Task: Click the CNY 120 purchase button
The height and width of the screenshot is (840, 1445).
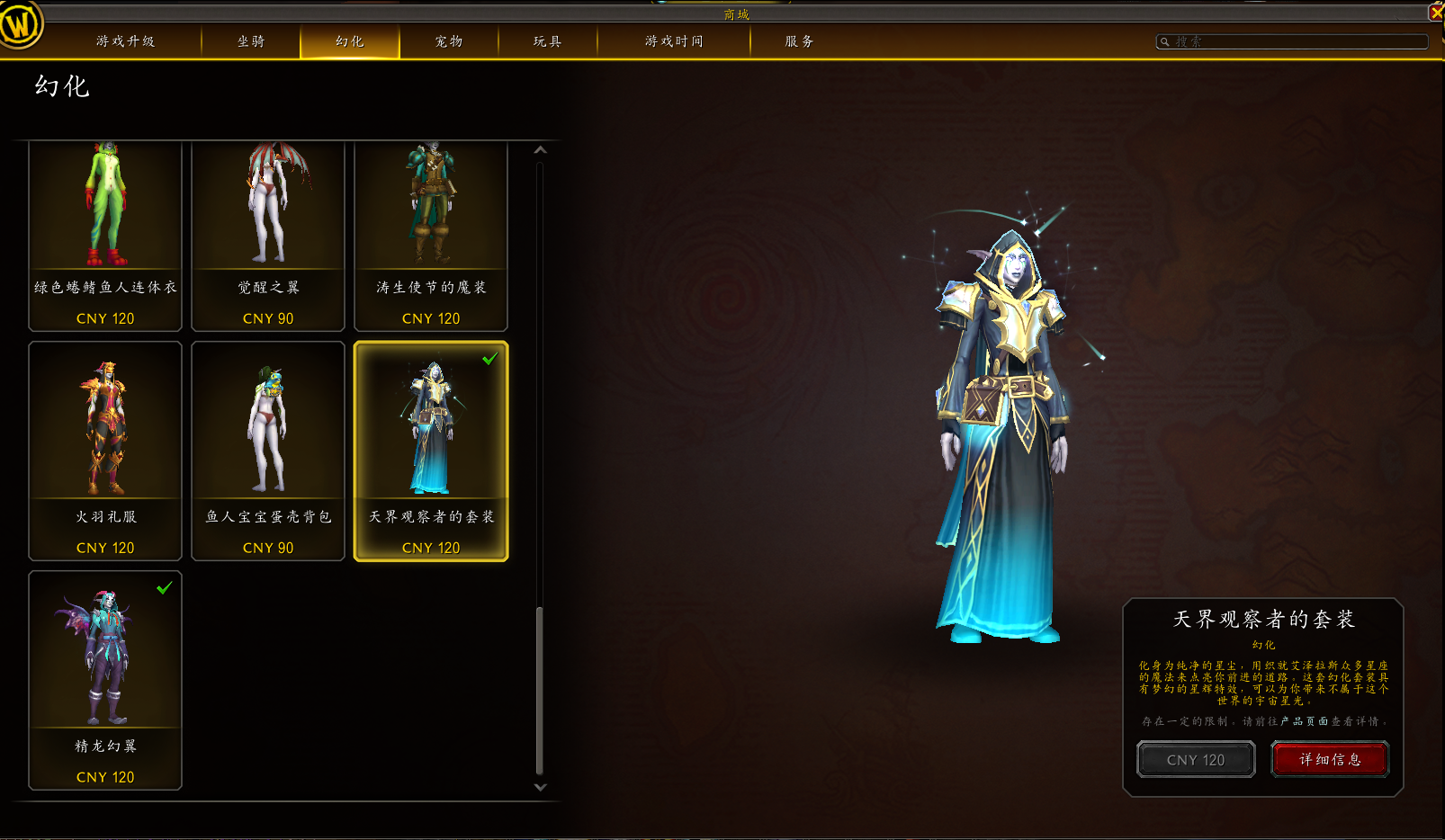Action: tap(1196, 759)
